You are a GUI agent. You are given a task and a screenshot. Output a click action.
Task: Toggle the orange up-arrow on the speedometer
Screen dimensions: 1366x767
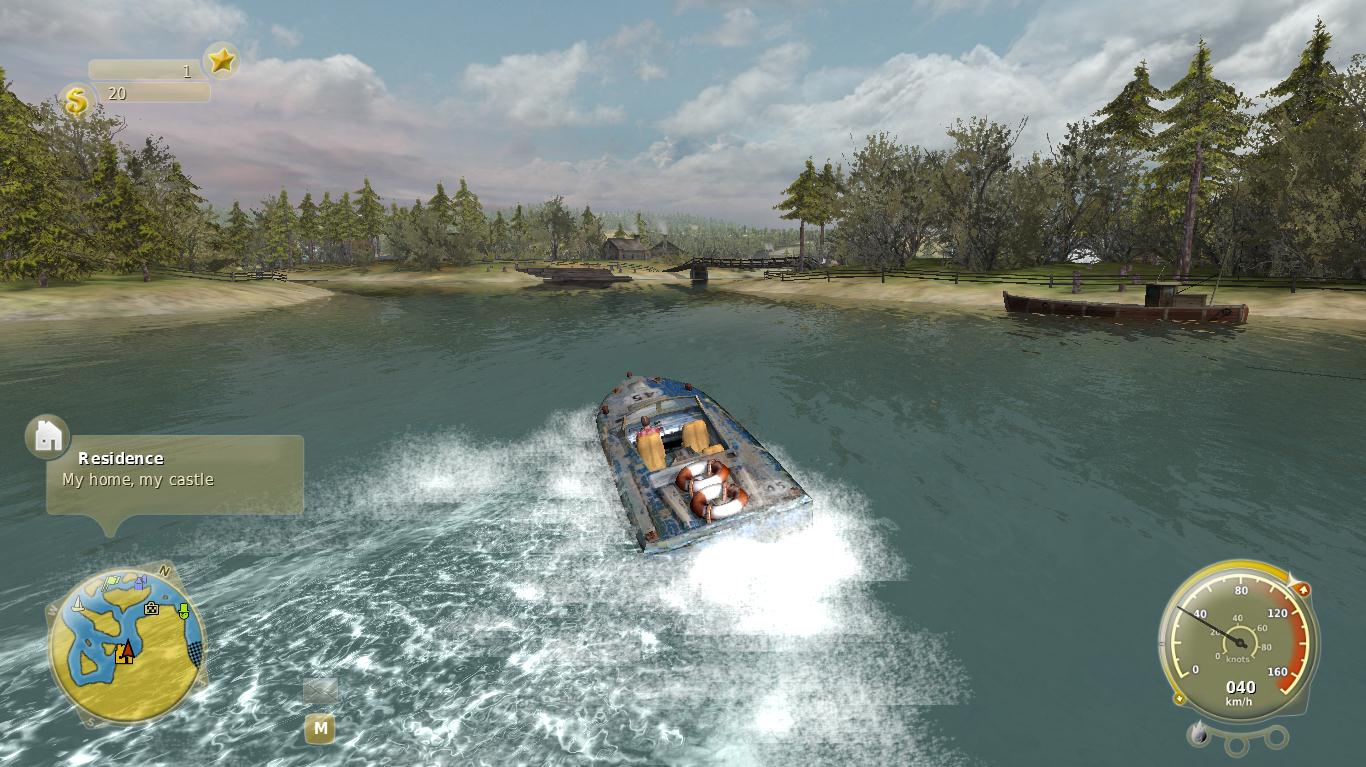pyautogui.click(x=1304, y=588)
